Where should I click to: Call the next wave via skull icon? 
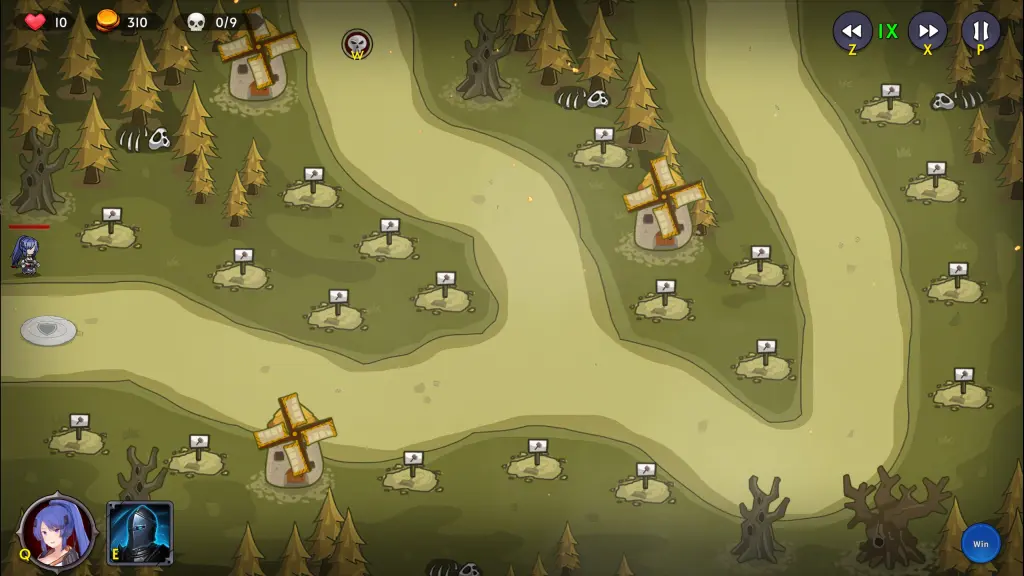(x=357, y=44)
